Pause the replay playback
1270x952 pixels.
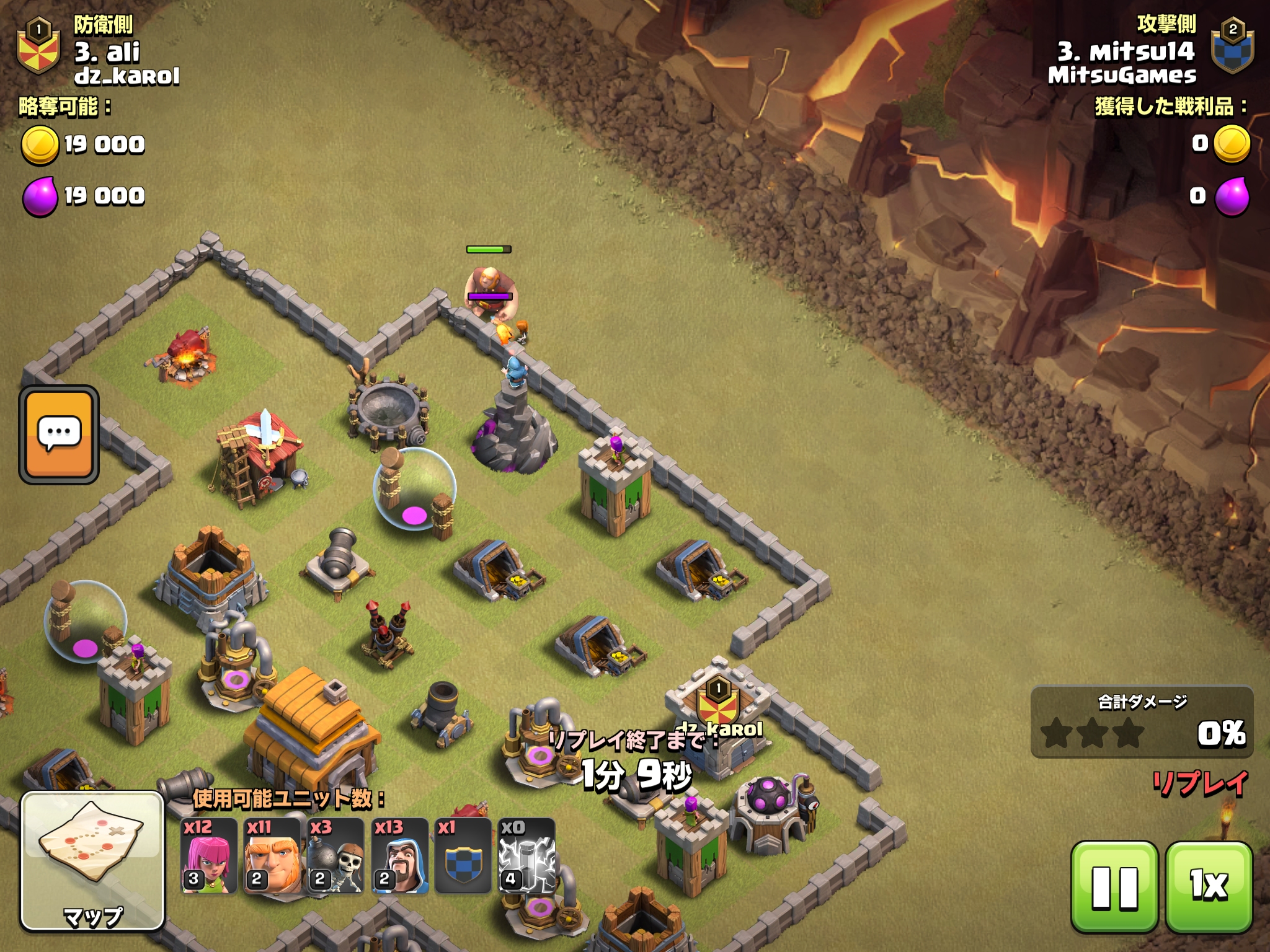coord(1114,887)
